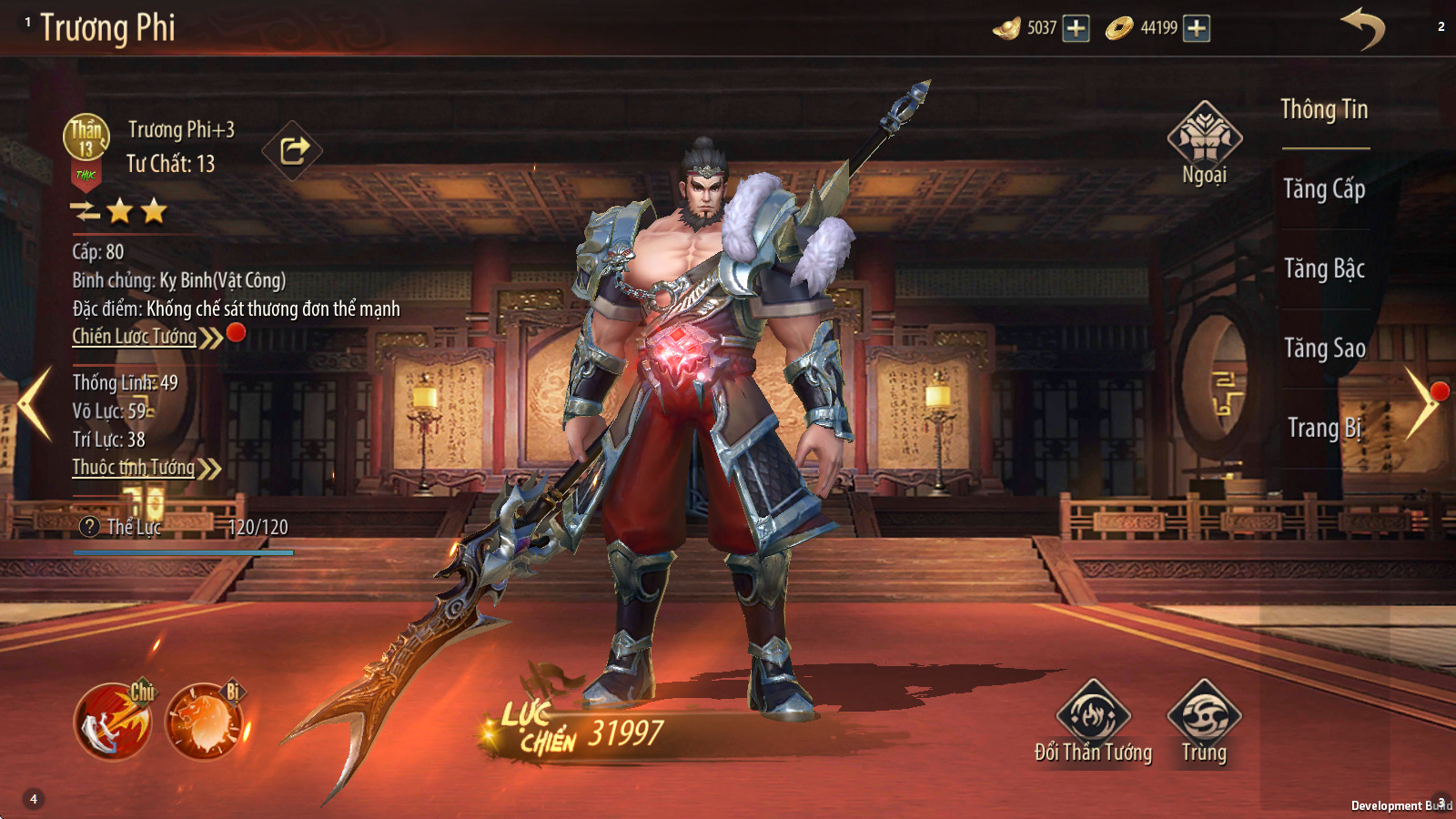Viewport: 1456px width, 819px height.
Task: Switch to the Thông Tin tab
Action: pyautogui.click(x=1324, y=110)
